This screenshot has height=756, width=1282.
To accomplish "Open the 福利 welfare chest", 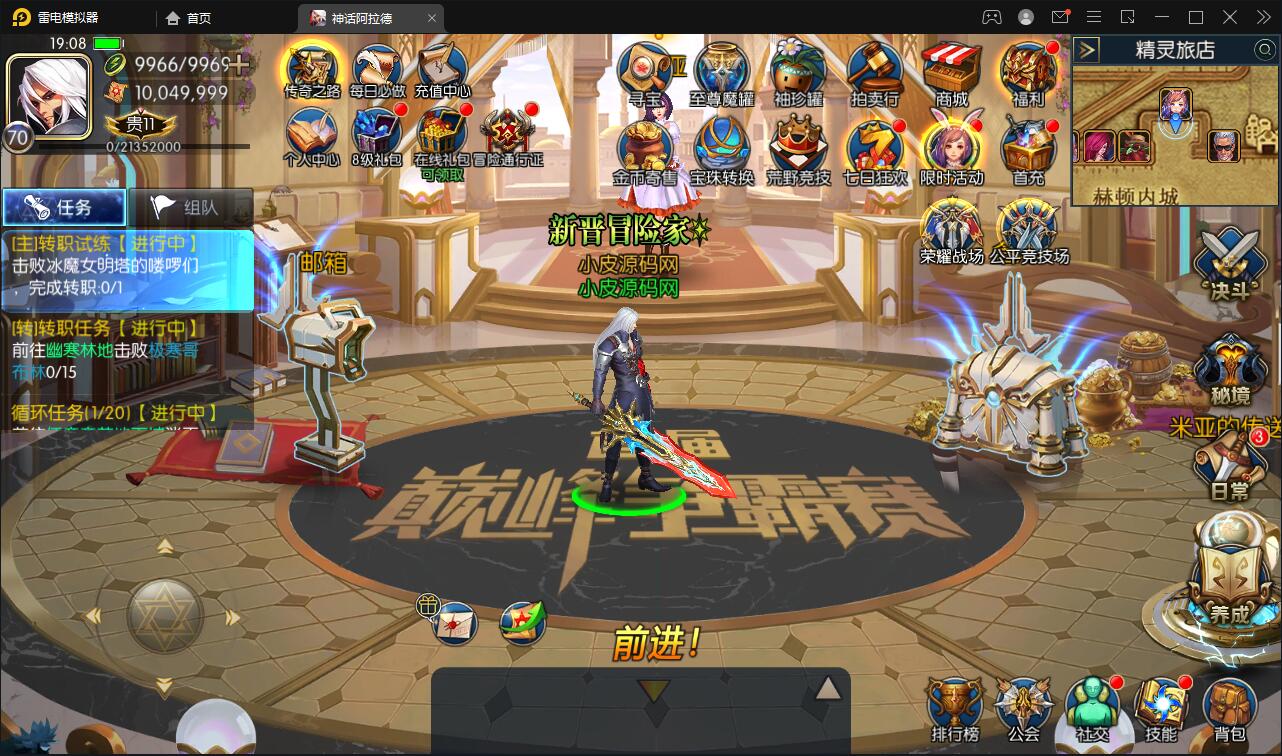I will click(1028, 68).
